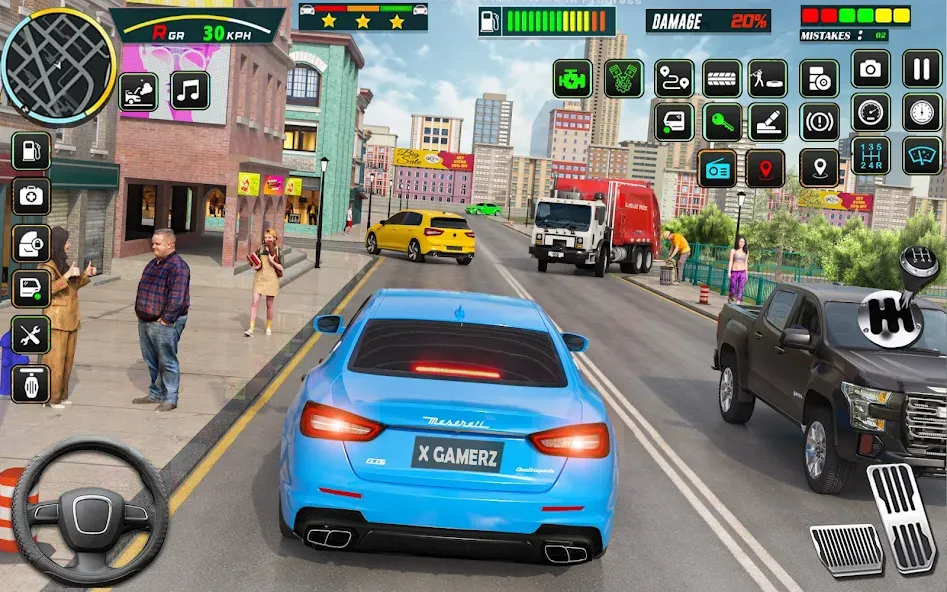Select the fuel pump icon

[x=31, y=151]
